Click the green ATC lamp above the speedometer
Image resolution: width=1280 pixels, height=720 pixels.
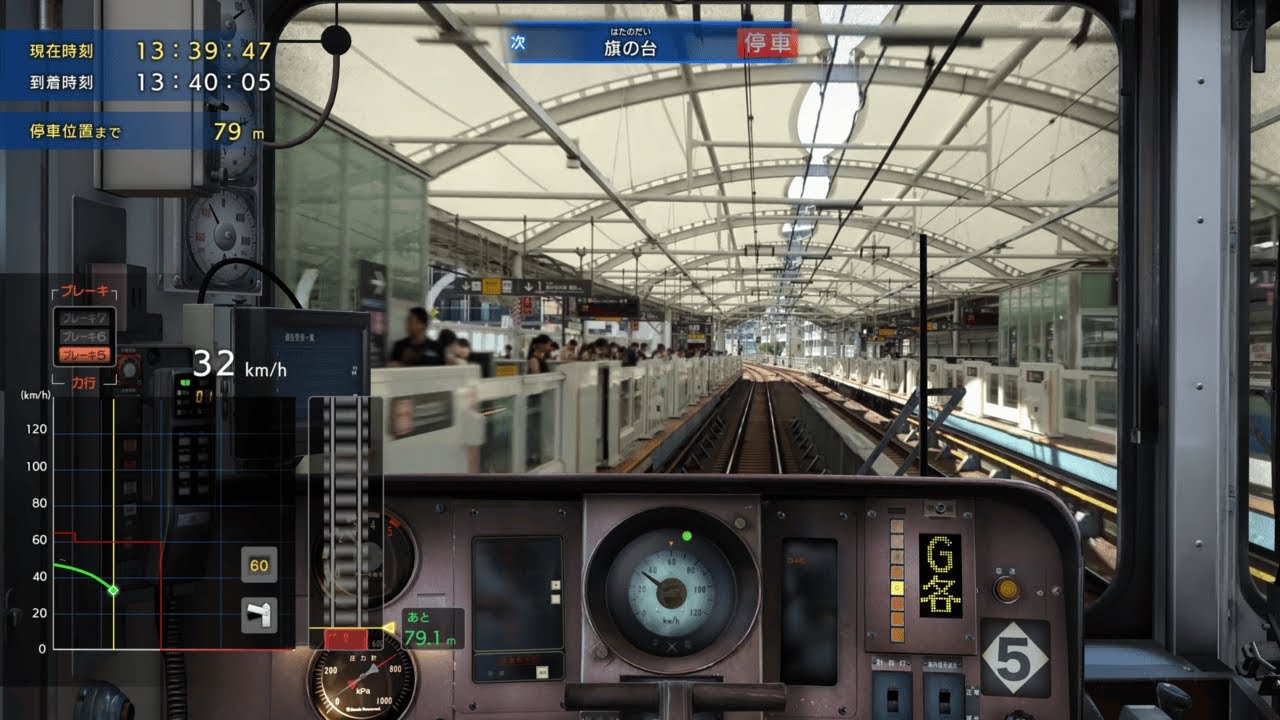(x=686, y=536)
